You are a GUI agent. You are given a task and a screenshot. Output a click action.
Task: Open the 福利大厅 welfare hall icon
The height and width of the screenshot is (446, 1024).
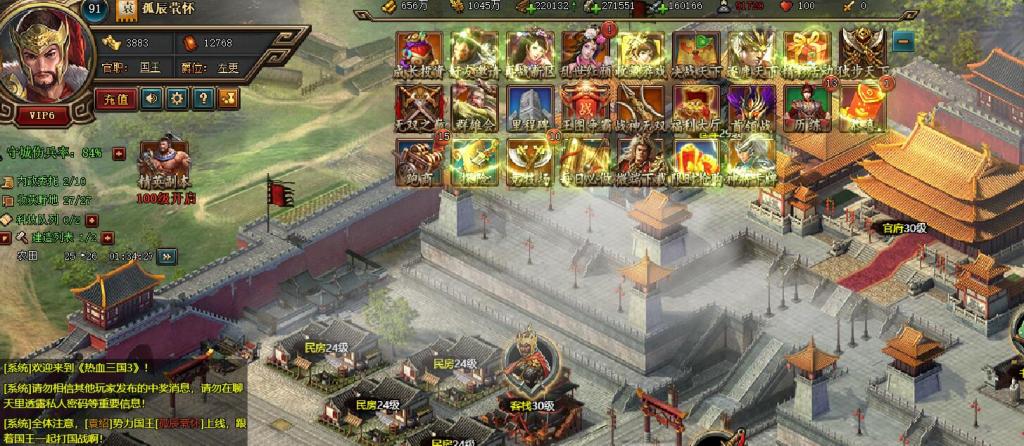(696, 107)
